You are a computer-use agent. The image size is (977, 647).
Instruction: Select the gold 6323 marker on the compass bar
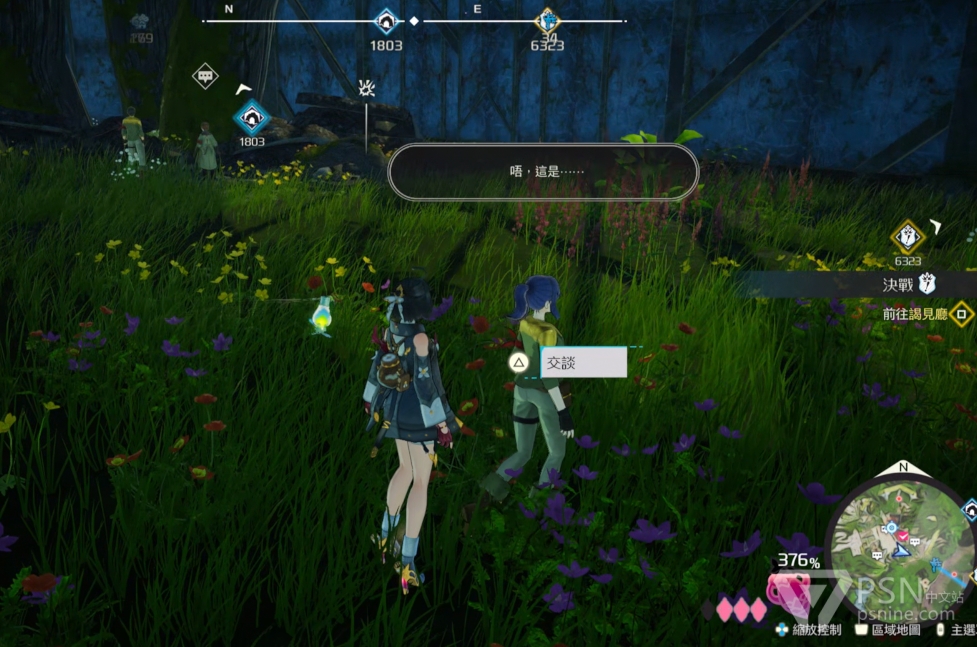(547, 21)
